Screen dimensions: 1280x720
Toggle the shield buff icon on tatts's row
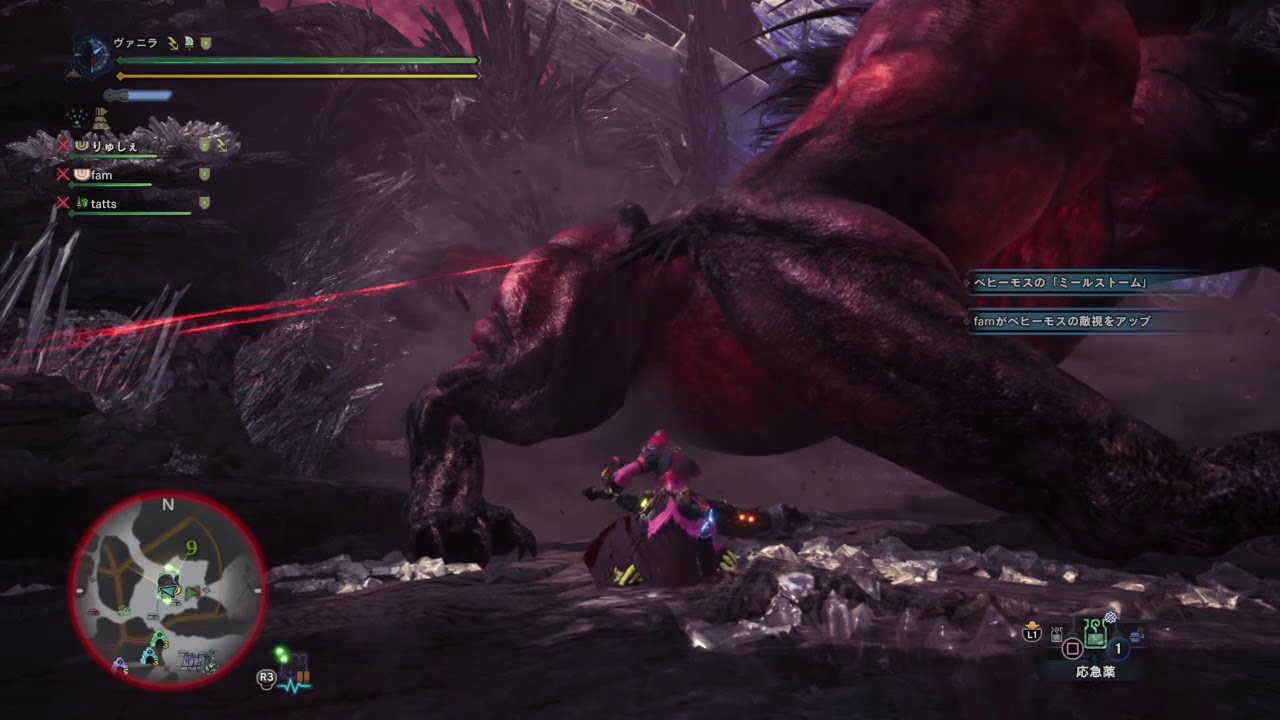(204, 202)
